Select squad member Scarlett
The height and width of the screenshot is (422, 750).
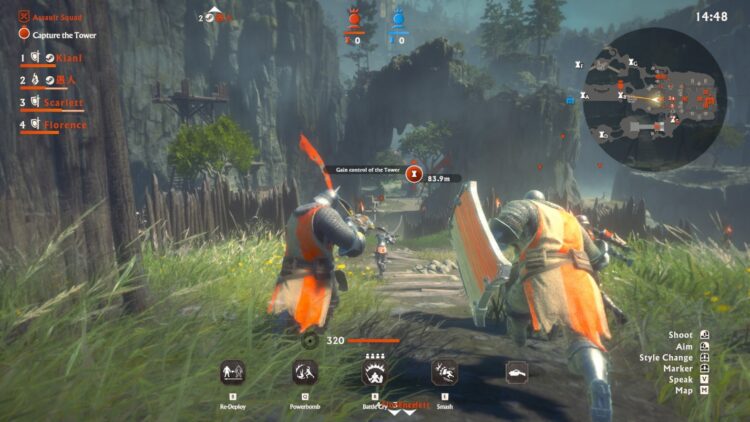(64, 103)
